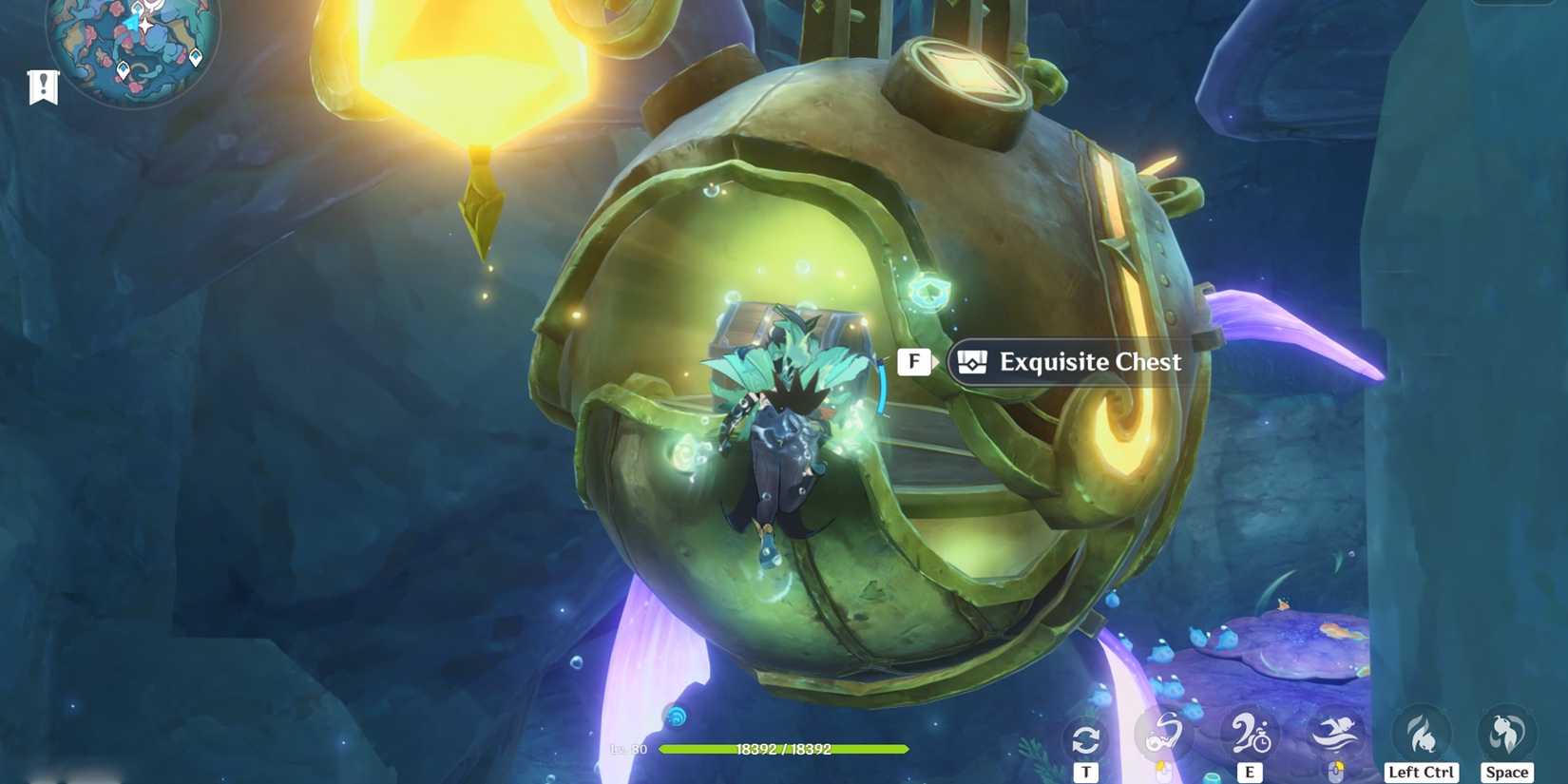1568x784 pixels.
Task: Click the white star marker on the minimap
Action: (x=145, y=26)
